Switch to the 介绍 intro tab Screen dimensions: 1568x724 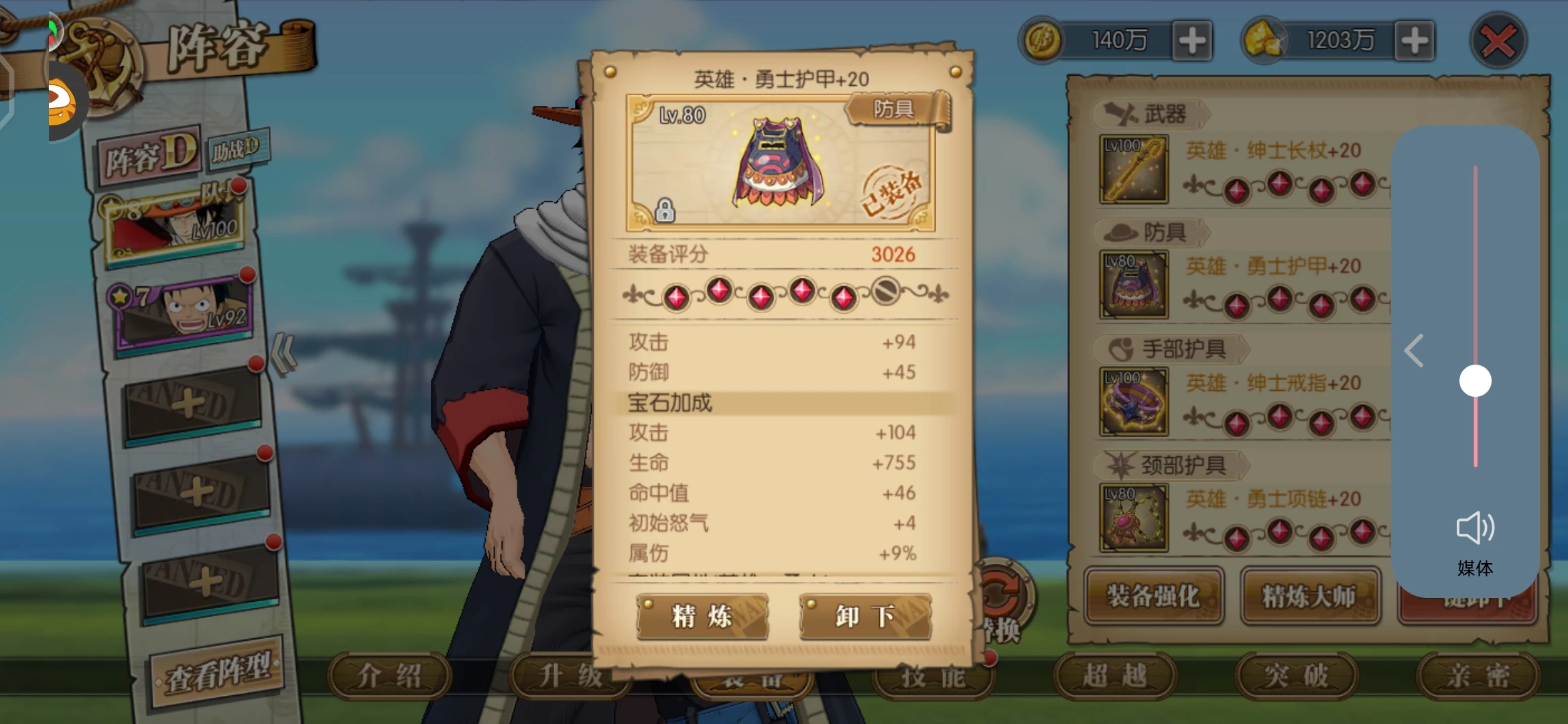(389, 676)
